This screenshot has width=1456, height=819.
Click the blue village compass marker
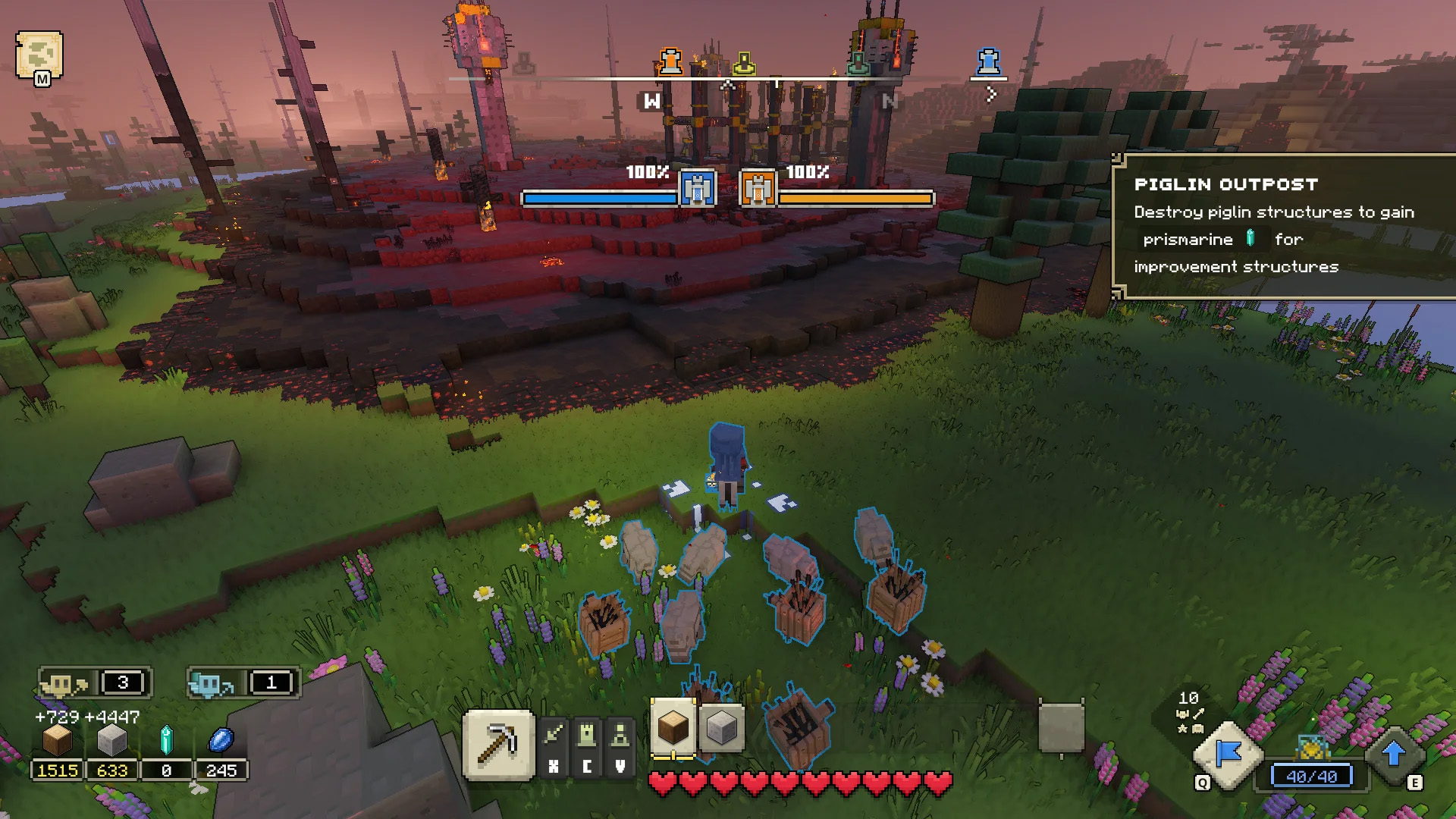pyautogui.click(x=988, y=61)
